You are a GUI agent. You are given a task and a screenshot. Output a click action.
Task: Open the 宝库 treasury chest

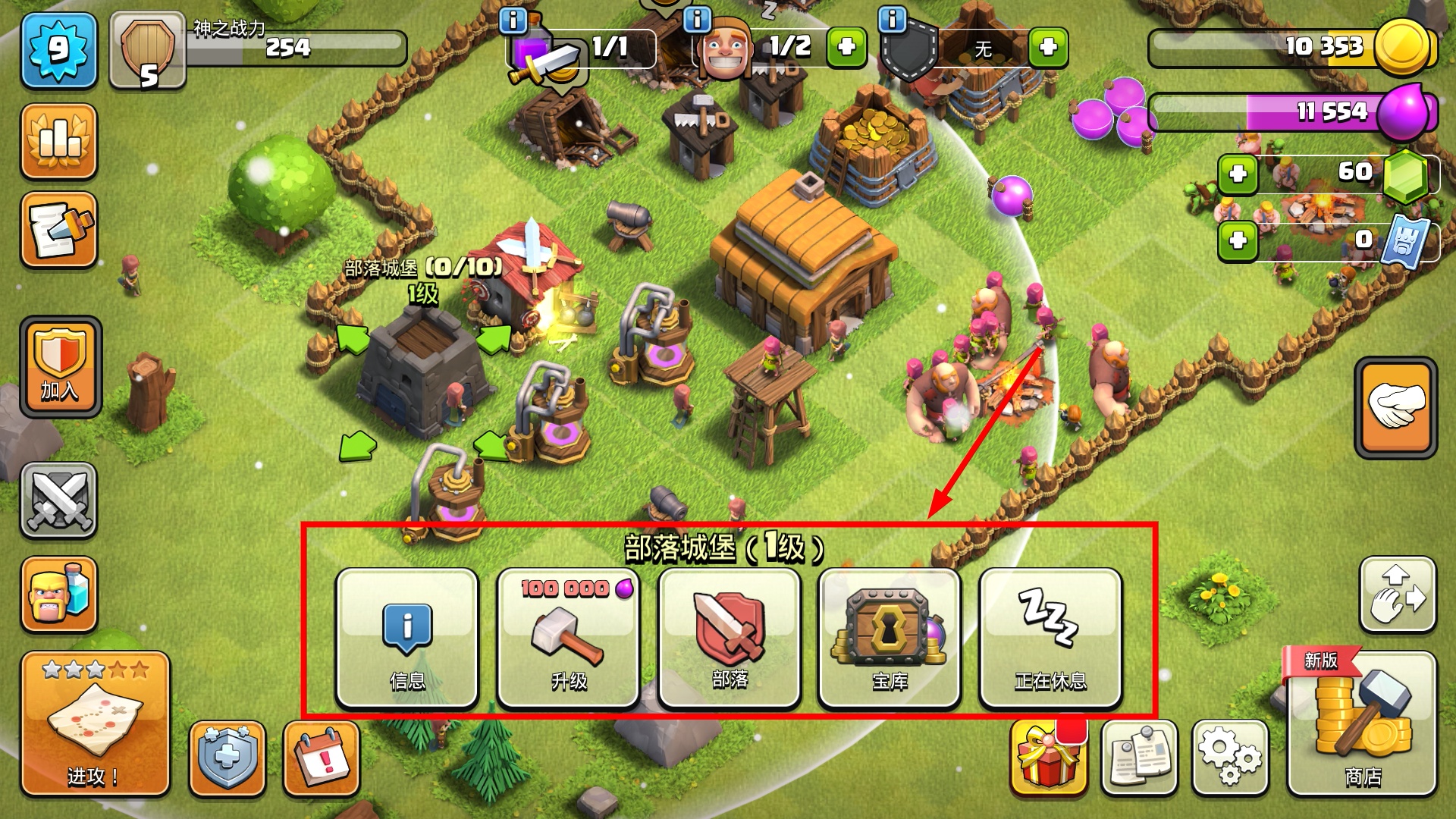(890, 638)
